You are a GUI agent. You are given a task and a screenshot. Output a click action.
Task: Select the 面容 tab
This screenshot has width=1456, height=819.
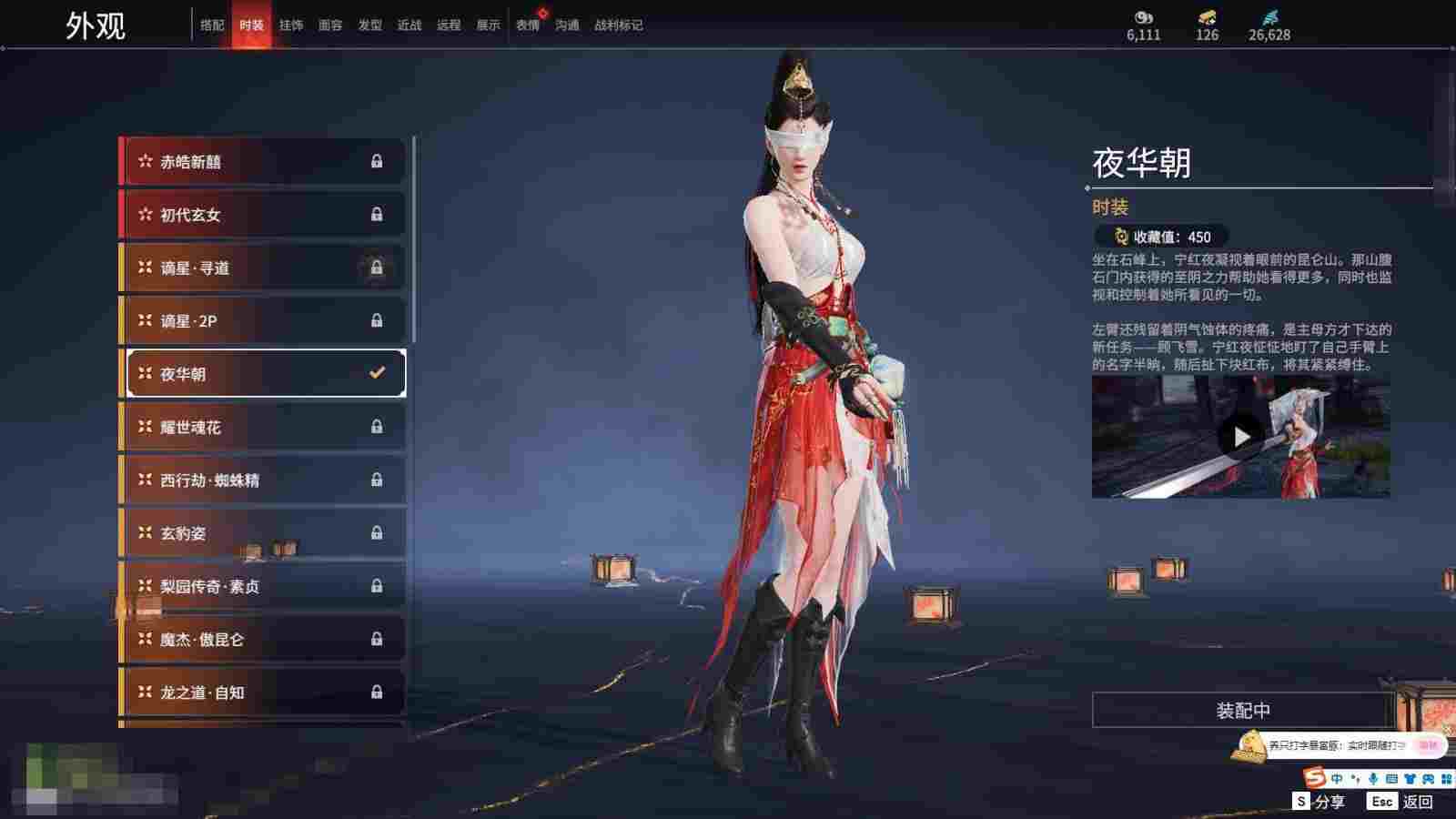tap(330, 25)
